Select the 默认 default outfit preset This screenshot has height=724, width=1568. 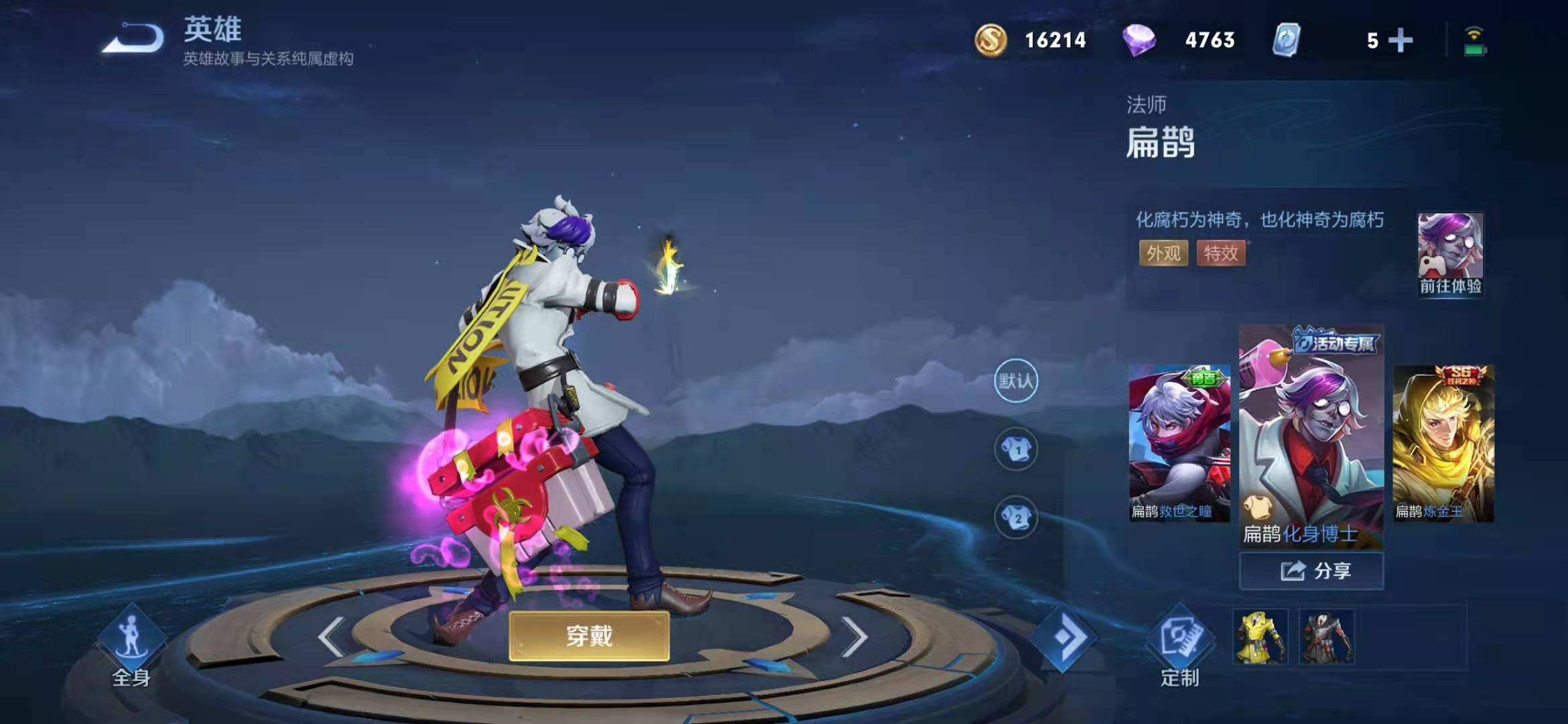(x=1016, y=381)
